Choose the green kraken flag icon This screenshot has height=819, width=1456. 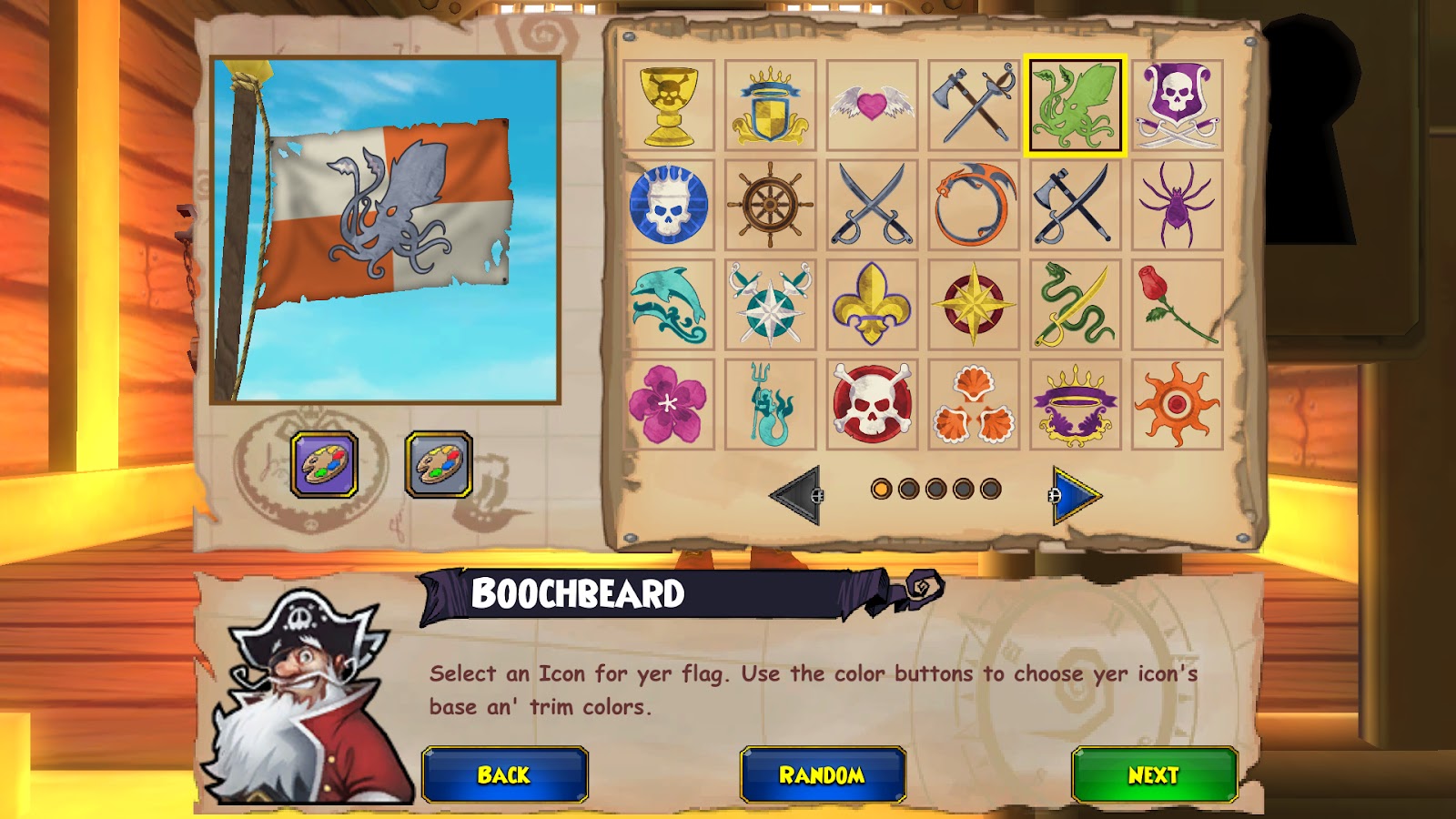click(x=1074, y=105)
